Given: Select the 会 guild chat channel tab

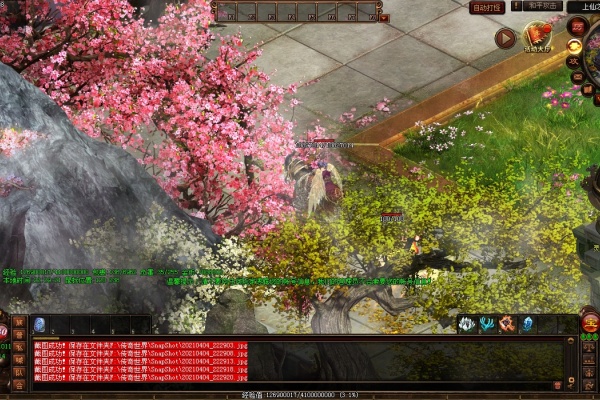Looking at the screenshot, I should tap(20, 384).
